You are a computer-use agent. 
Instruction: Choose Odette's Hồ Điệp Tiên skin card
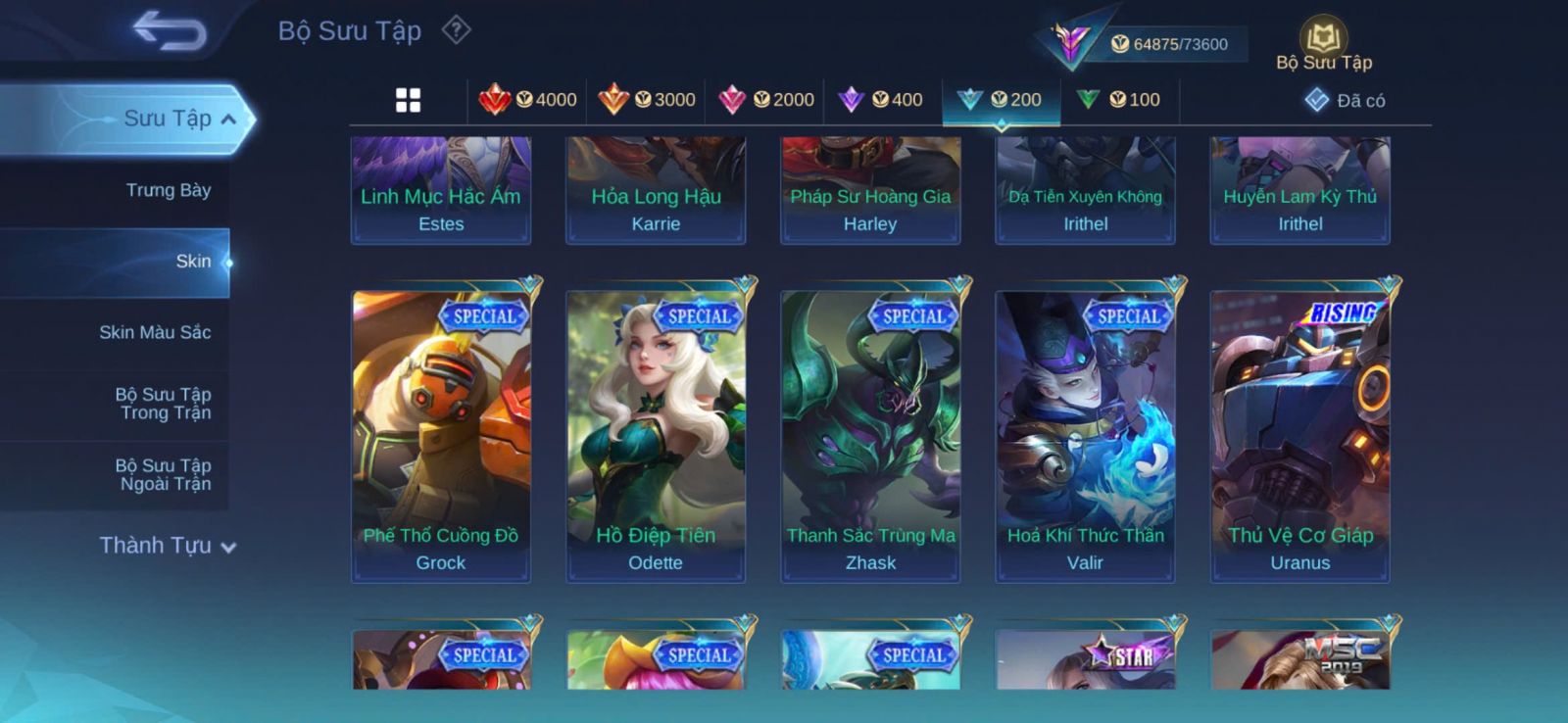coord(656,436)
